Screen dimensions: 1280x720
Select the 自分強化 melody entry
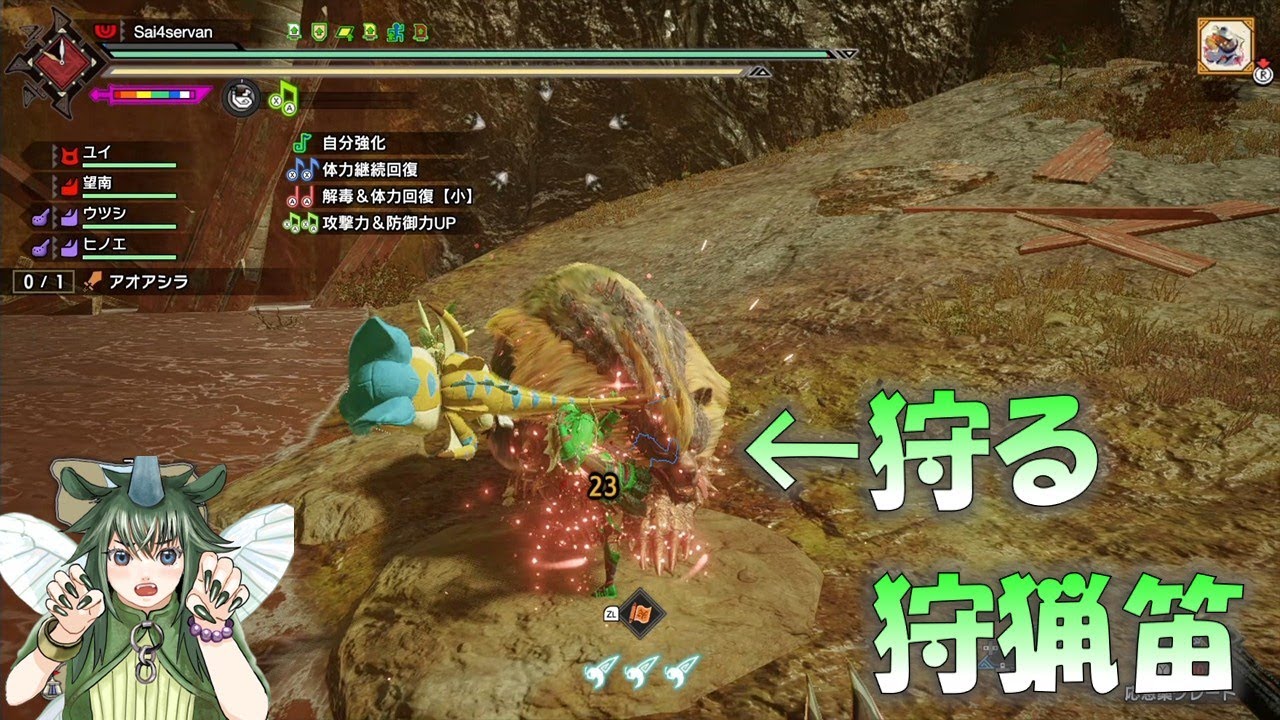pos(353,143)
